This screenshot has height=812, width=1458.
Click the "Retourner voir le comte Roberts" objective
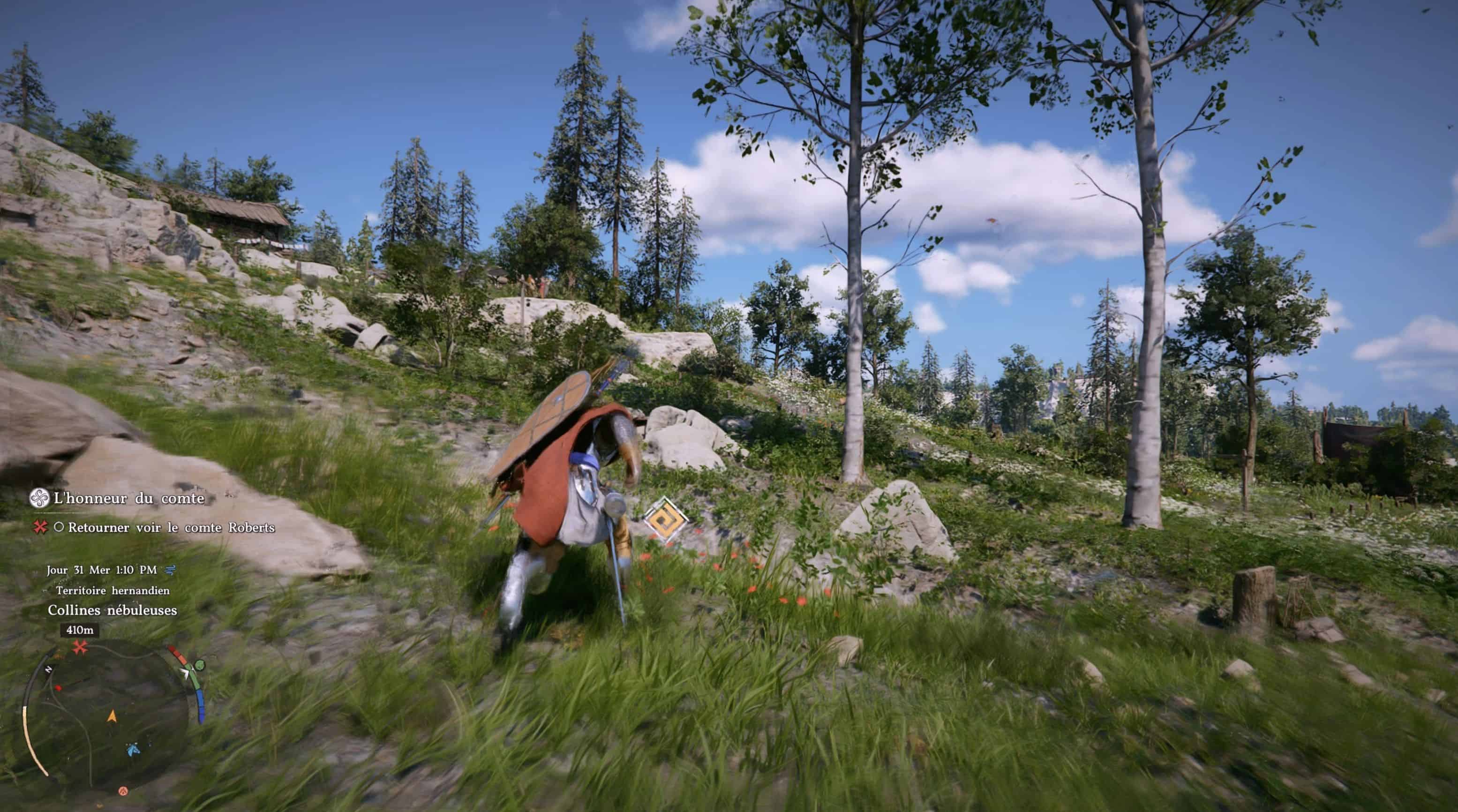coord(170,527)
